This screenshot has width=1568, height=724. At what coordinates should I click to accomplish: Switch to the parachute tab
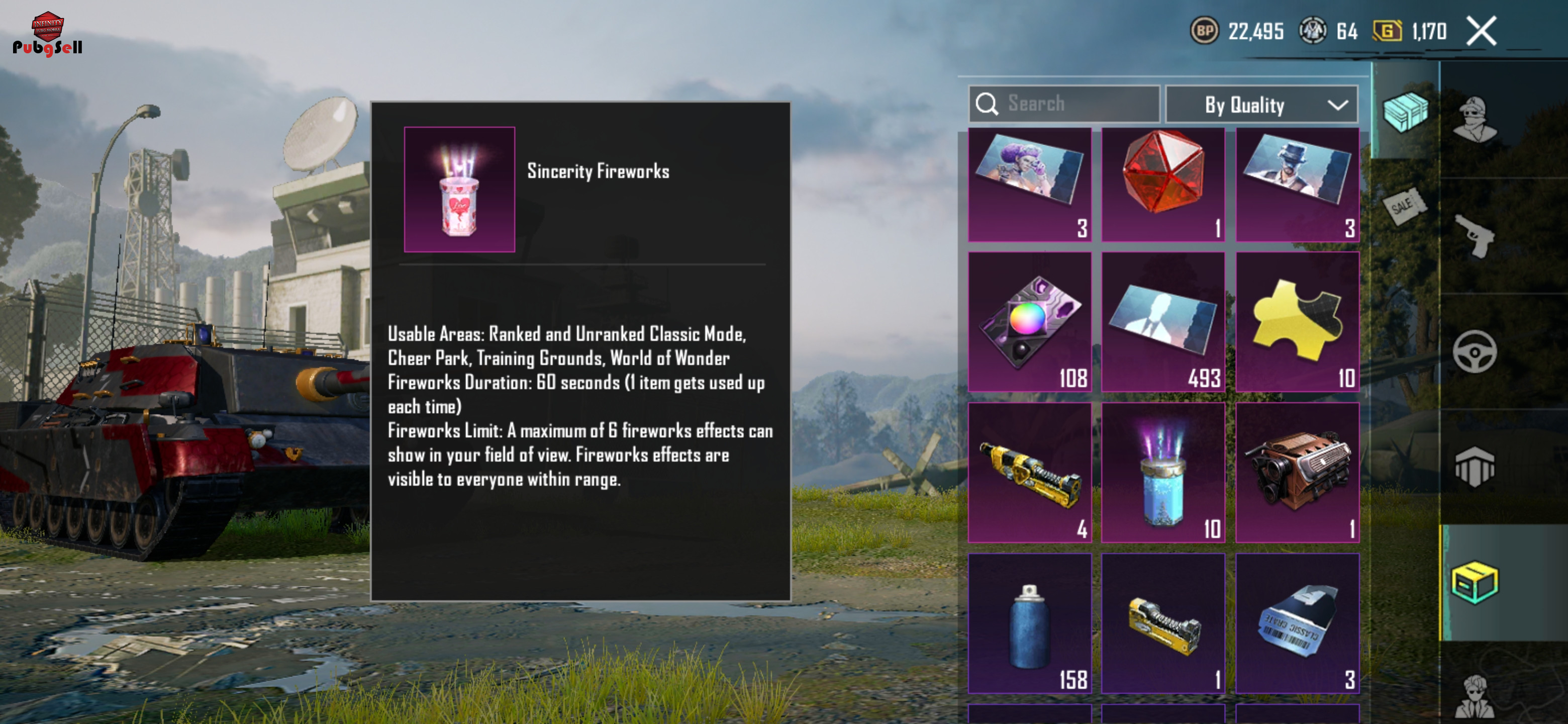(x=1474, y=467)
